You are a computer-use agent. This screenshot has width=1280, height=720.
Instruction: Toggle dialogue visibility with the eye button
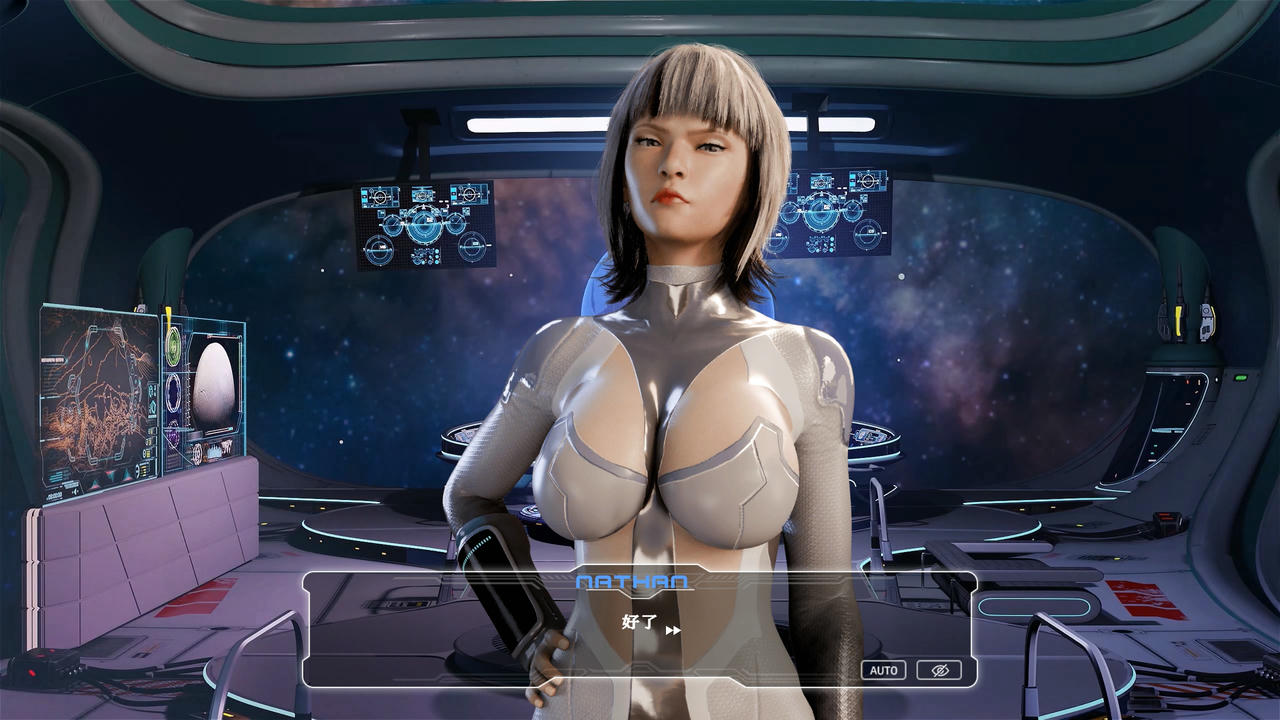[938, 669]
